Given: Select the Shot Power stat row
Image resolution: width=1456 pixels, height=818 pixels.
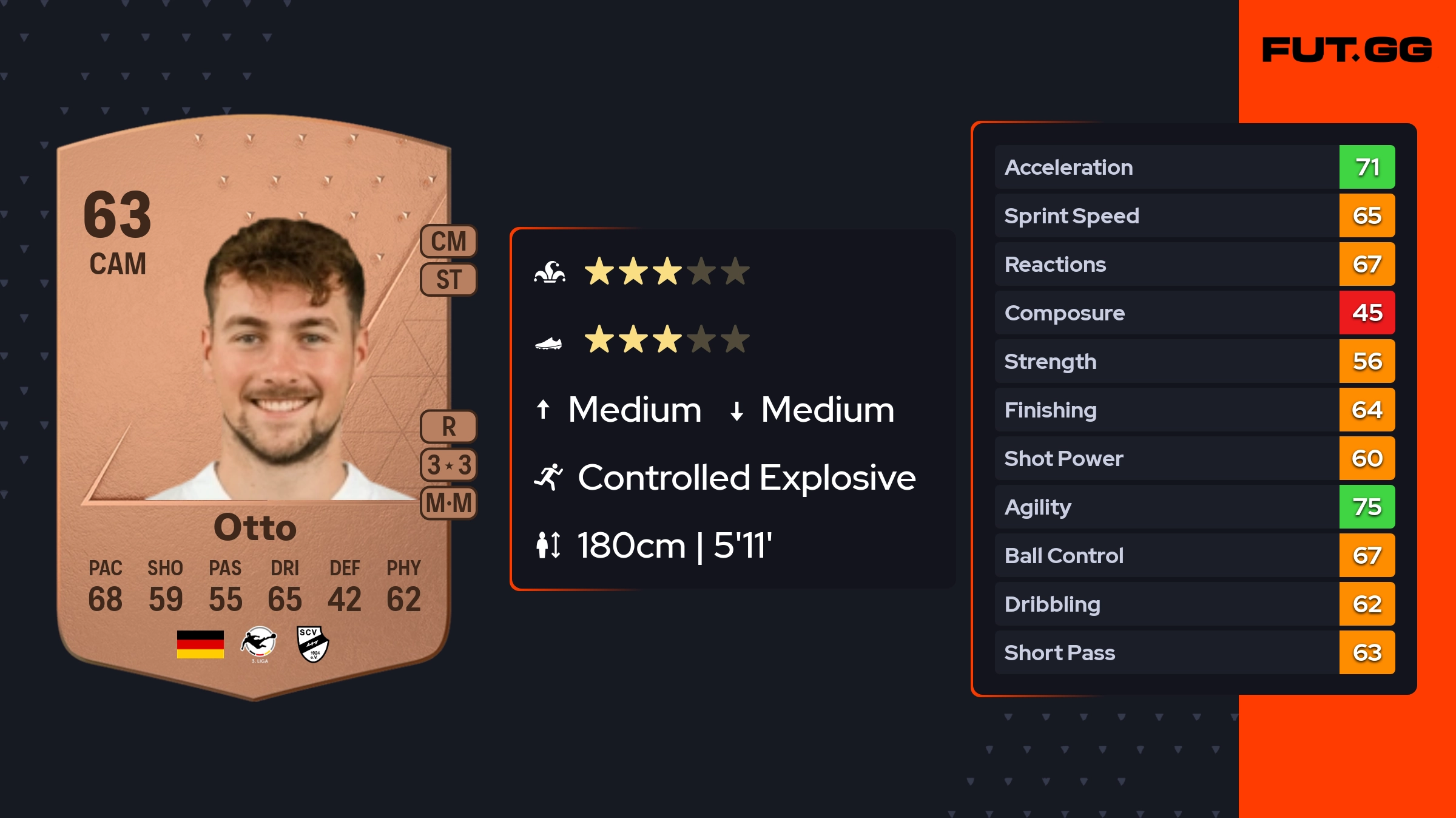Looking at the screenshot, I should (x=1194, y=458).
